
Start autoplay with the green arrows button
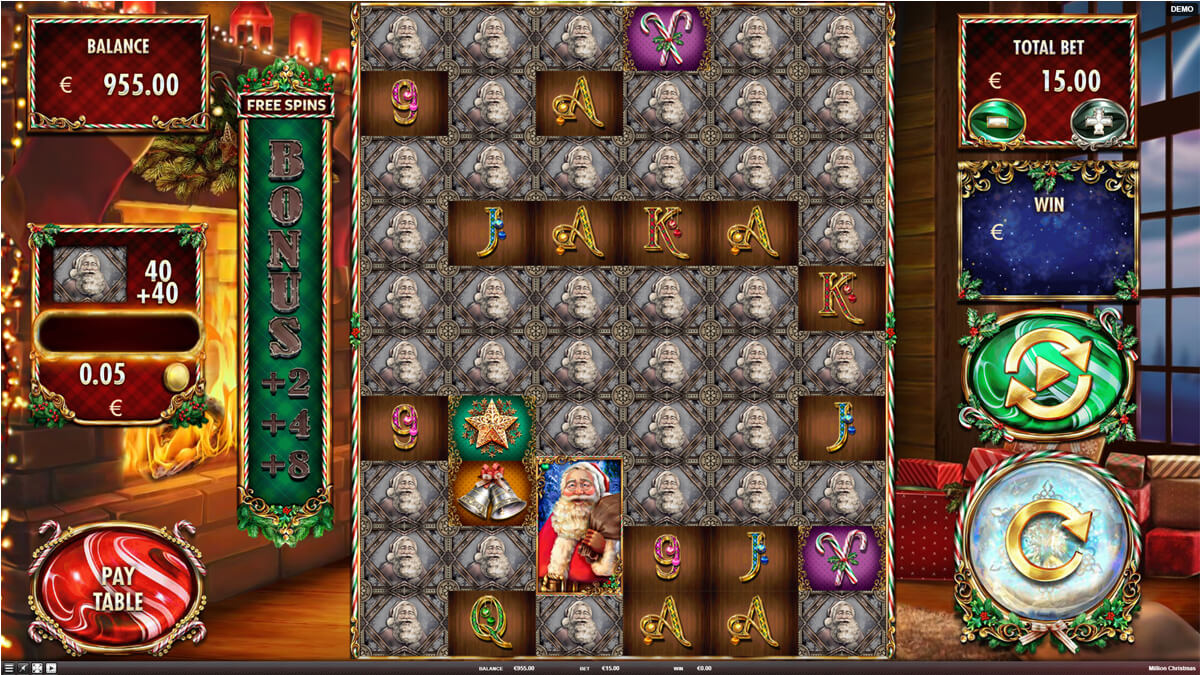[x=1047, y=375]
